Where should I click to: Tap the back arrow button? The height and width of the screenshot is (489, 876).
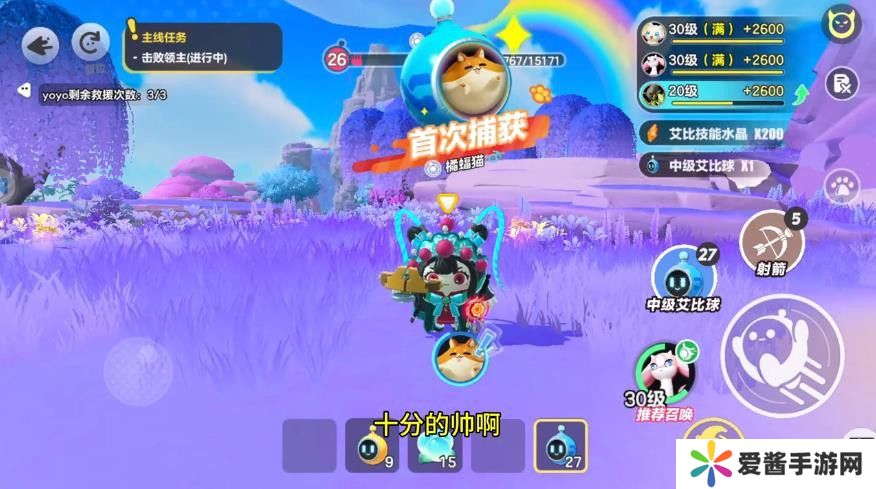(x=40, y=45)
